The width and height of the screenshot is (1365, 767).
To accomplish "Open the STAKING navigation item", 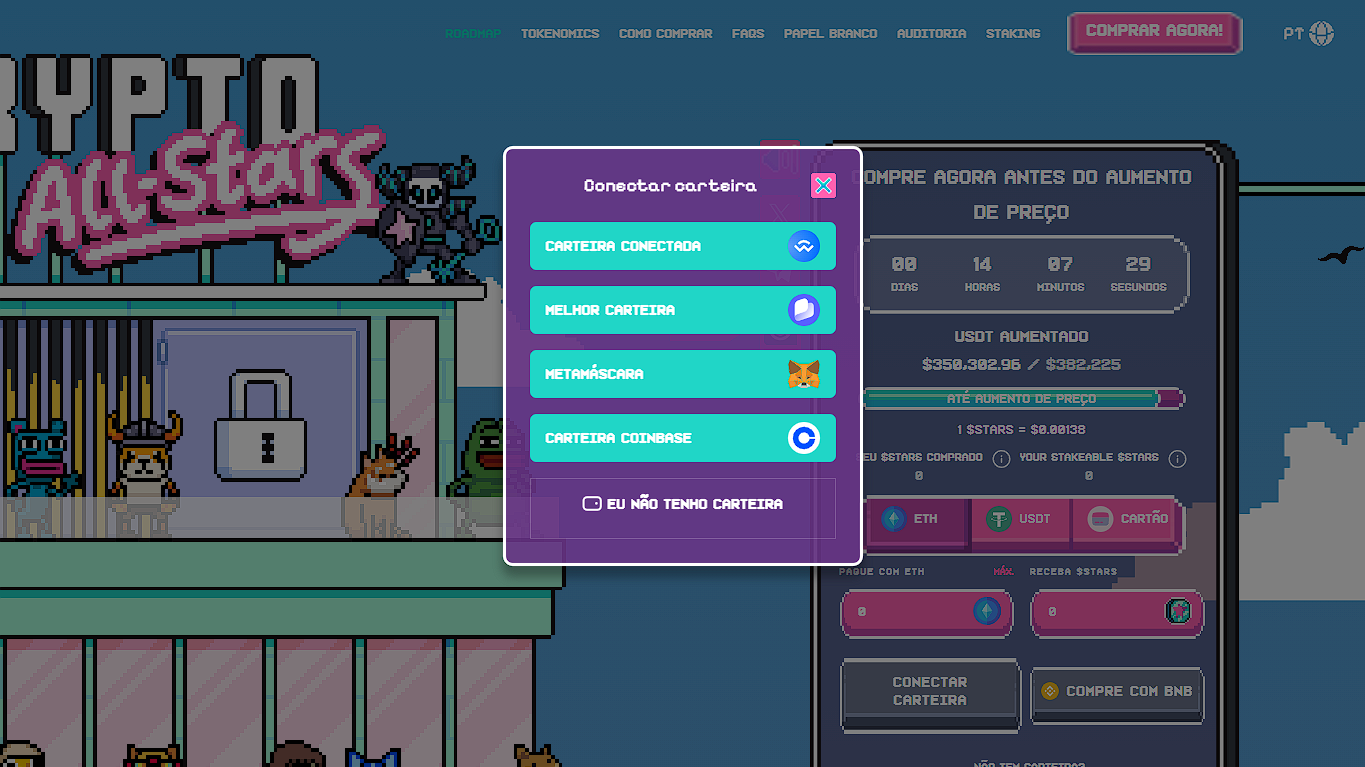I will pos(1013,33).
